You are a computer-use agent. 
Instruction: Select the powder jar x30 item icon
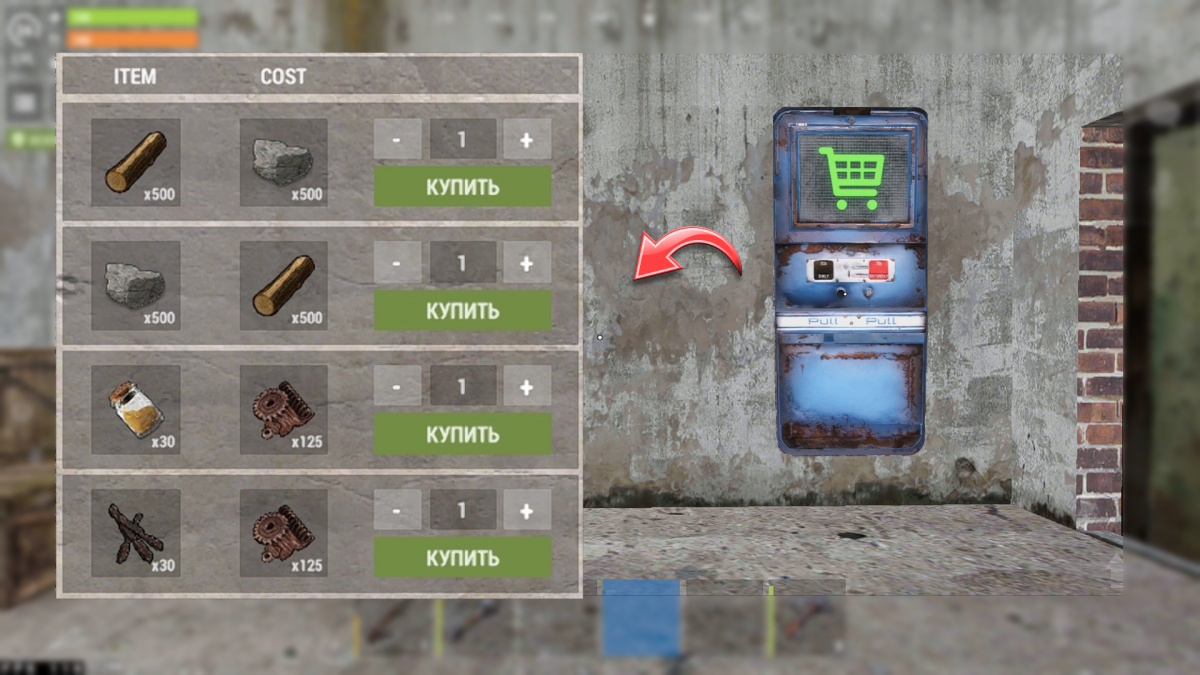pyautogui.click(x=135, y=410)
